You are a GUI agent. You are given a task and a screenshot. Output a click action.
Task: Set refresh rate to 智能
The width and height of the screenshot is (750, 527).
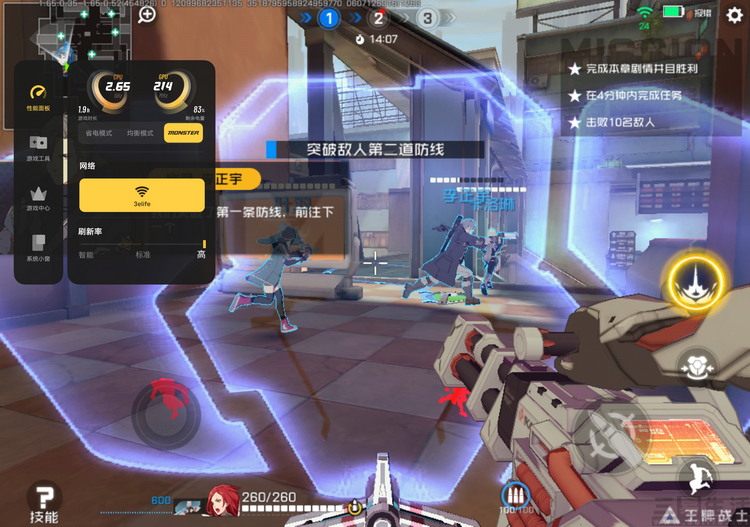click(86, 255)
